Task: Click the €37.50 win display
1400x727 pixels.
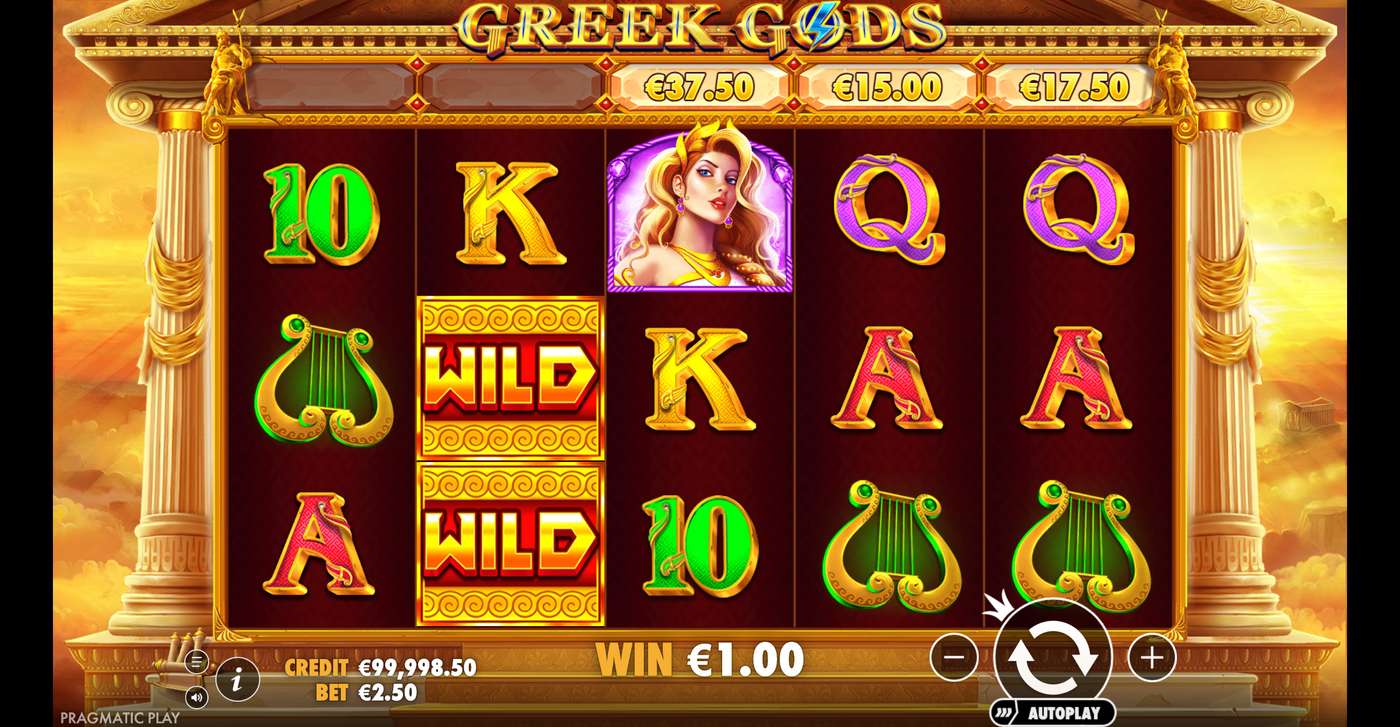Action: tap(700, 87)
